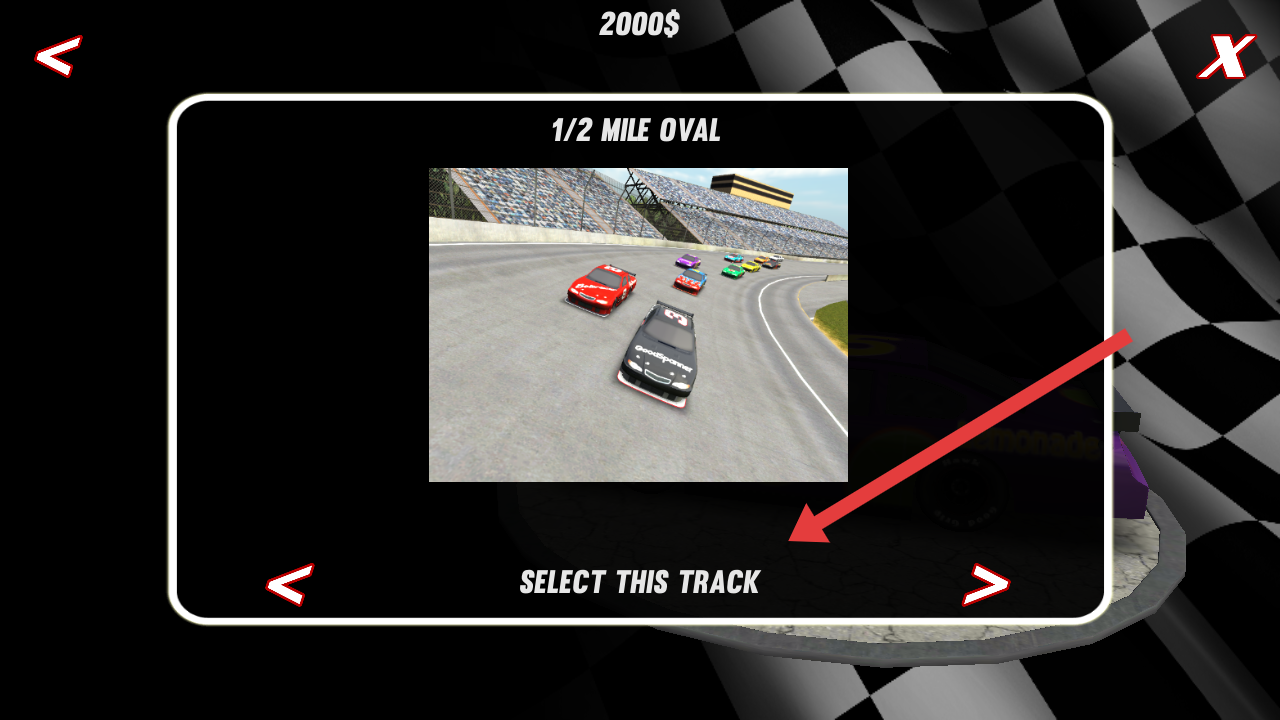Click the 1/2 Mile Oval track preview
This screenshot has height=720, width=1280.
(x=638, y=324)
